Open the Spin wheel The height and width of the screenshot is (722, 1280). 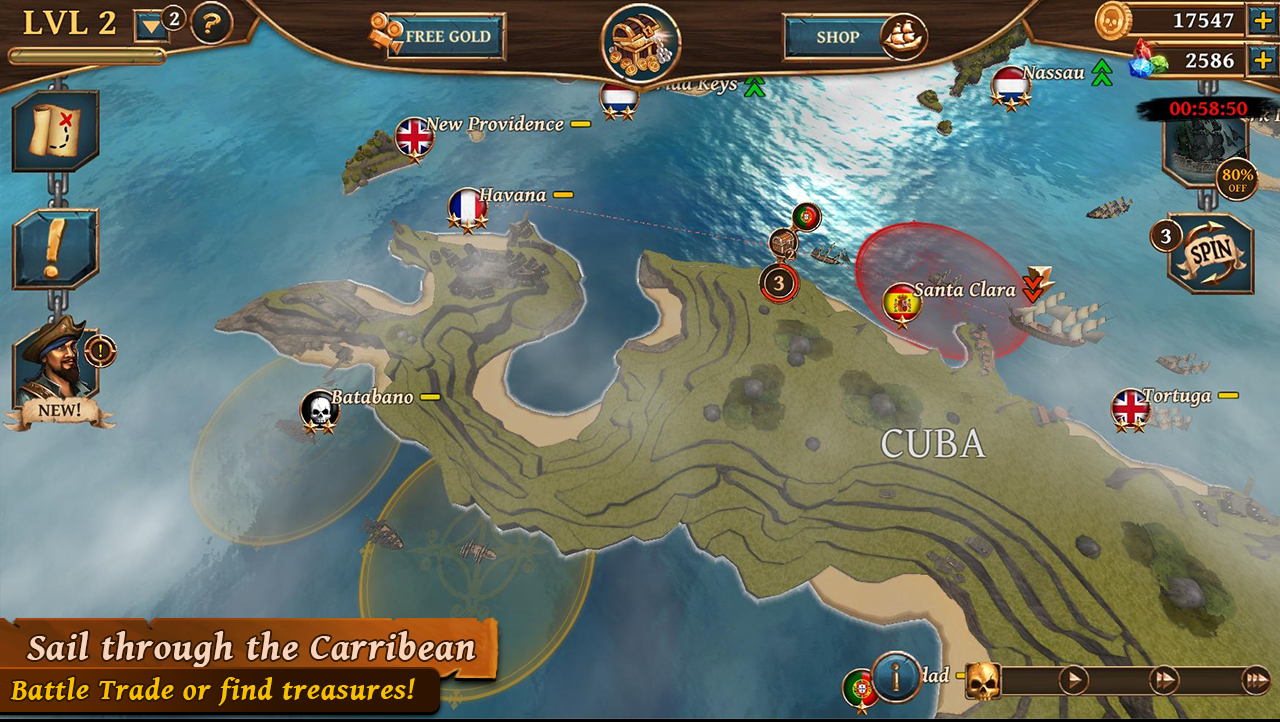pos(1210,252)
